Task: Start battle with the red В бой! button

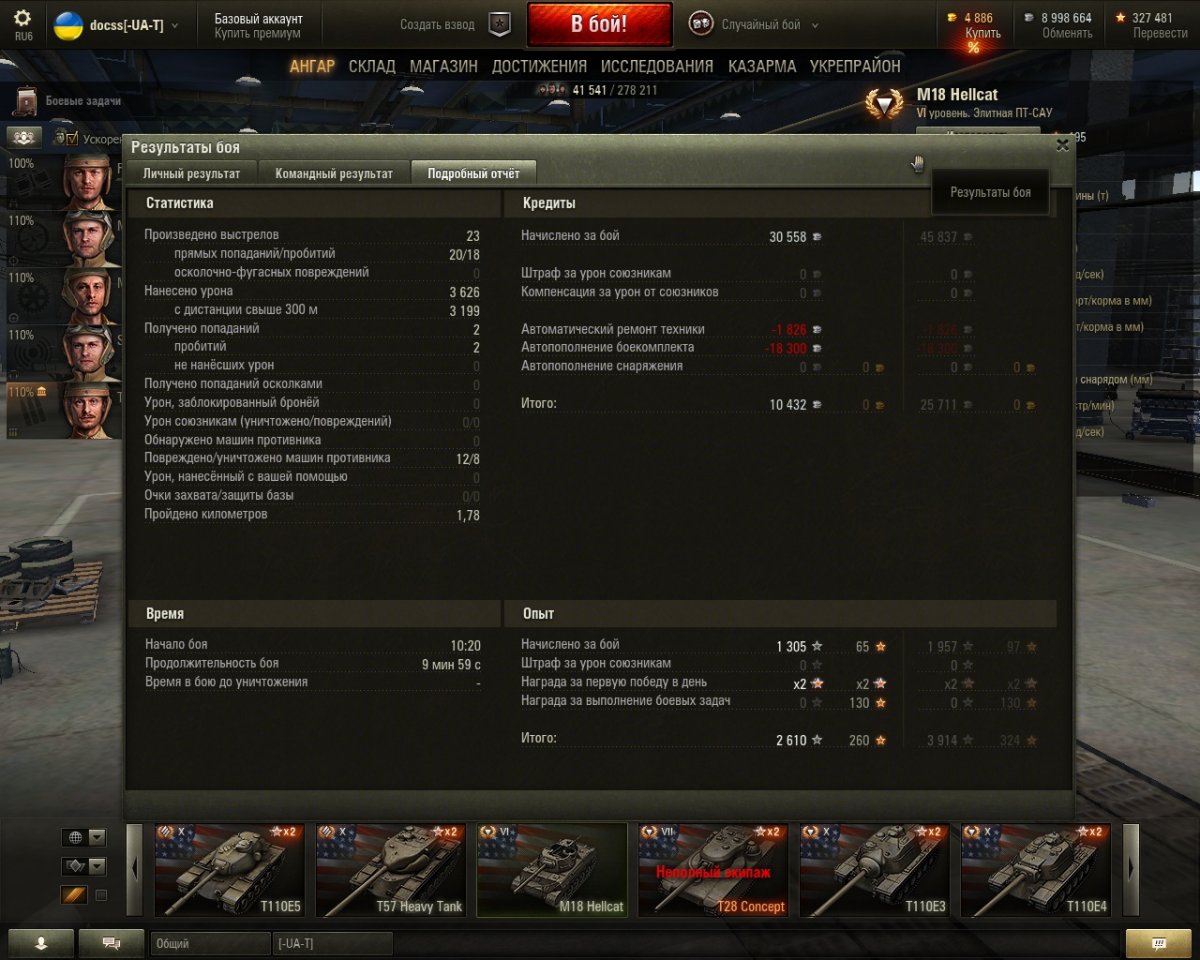Action: click(599, 25)
